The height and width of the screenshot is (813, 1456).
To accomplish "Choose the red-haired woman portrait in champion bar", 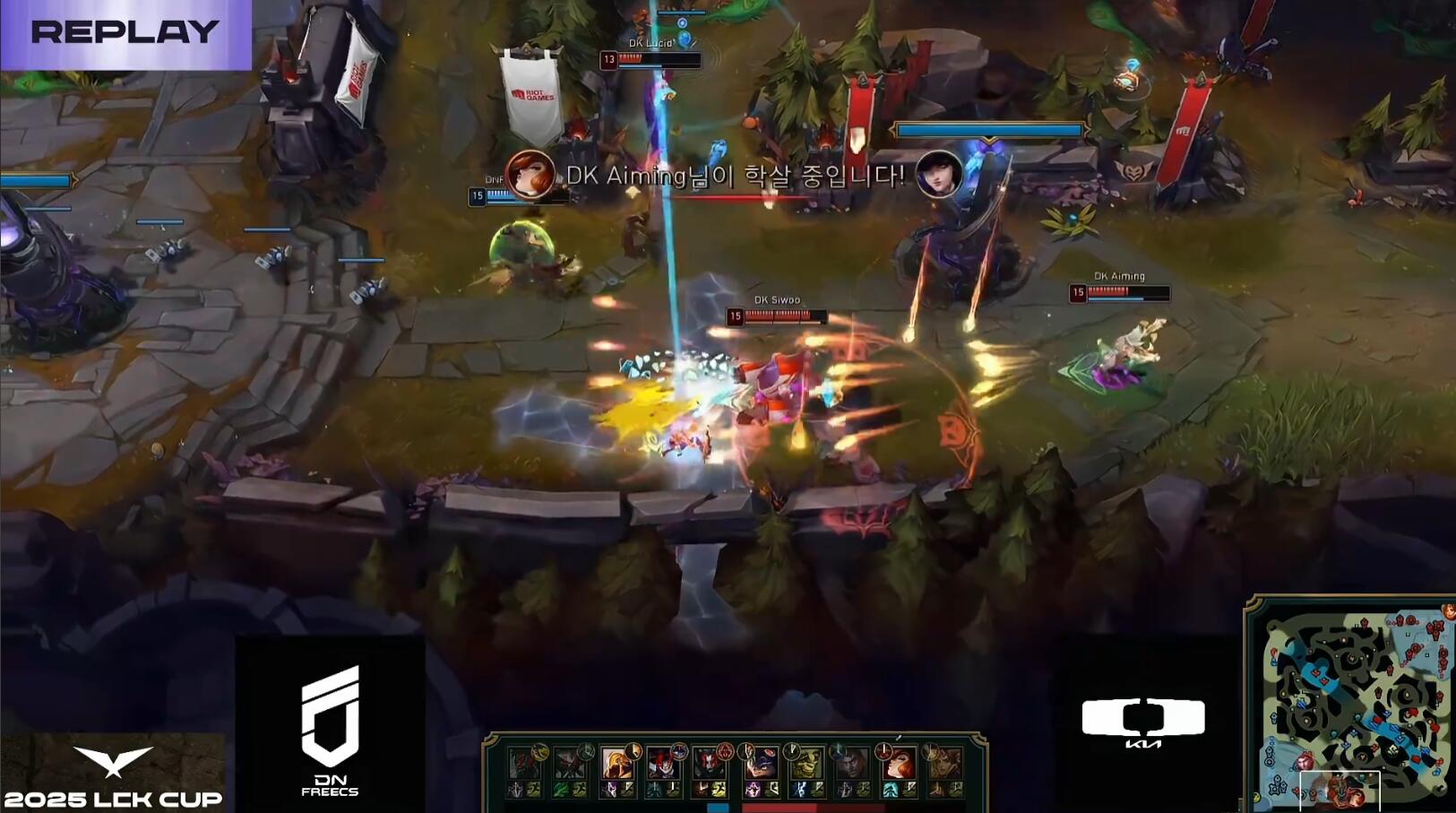I will 899,764.
